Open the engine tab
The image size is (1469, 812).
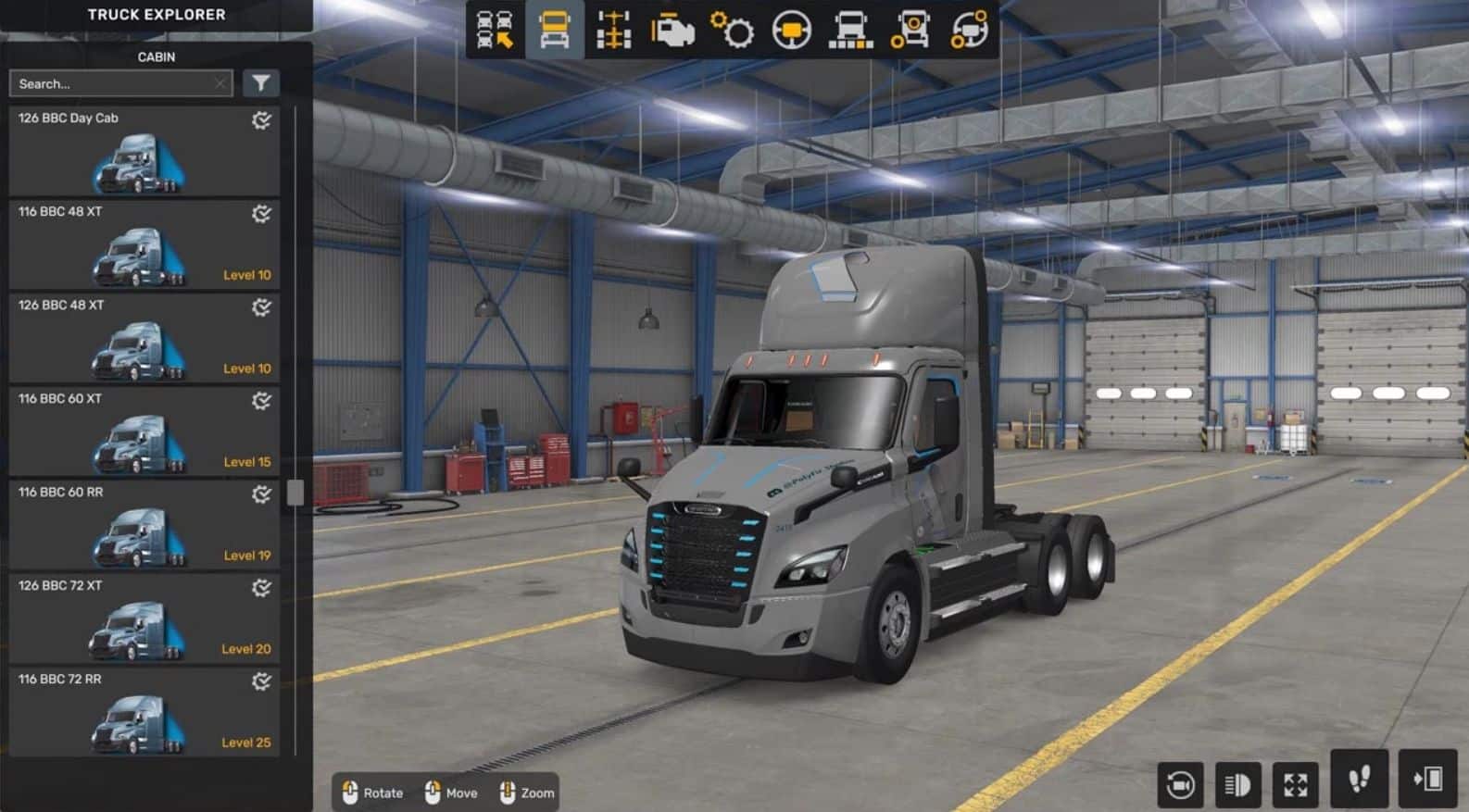tap(672, 30)
